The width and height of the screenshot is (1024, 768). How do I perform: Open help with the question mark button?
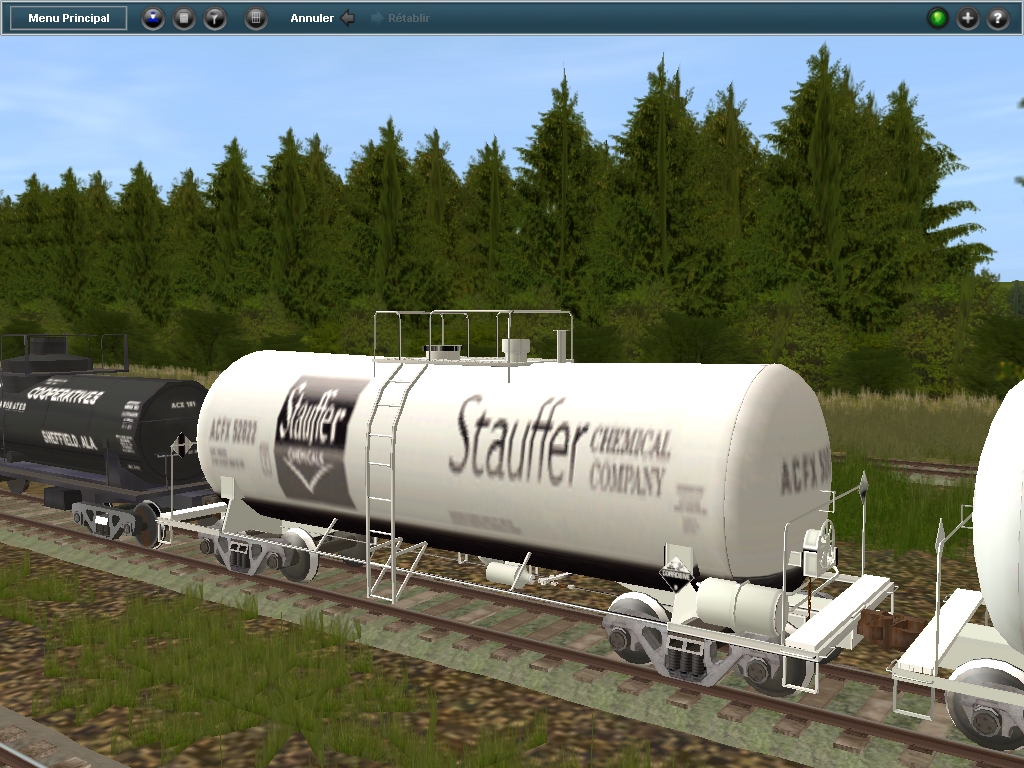point(998,18)
